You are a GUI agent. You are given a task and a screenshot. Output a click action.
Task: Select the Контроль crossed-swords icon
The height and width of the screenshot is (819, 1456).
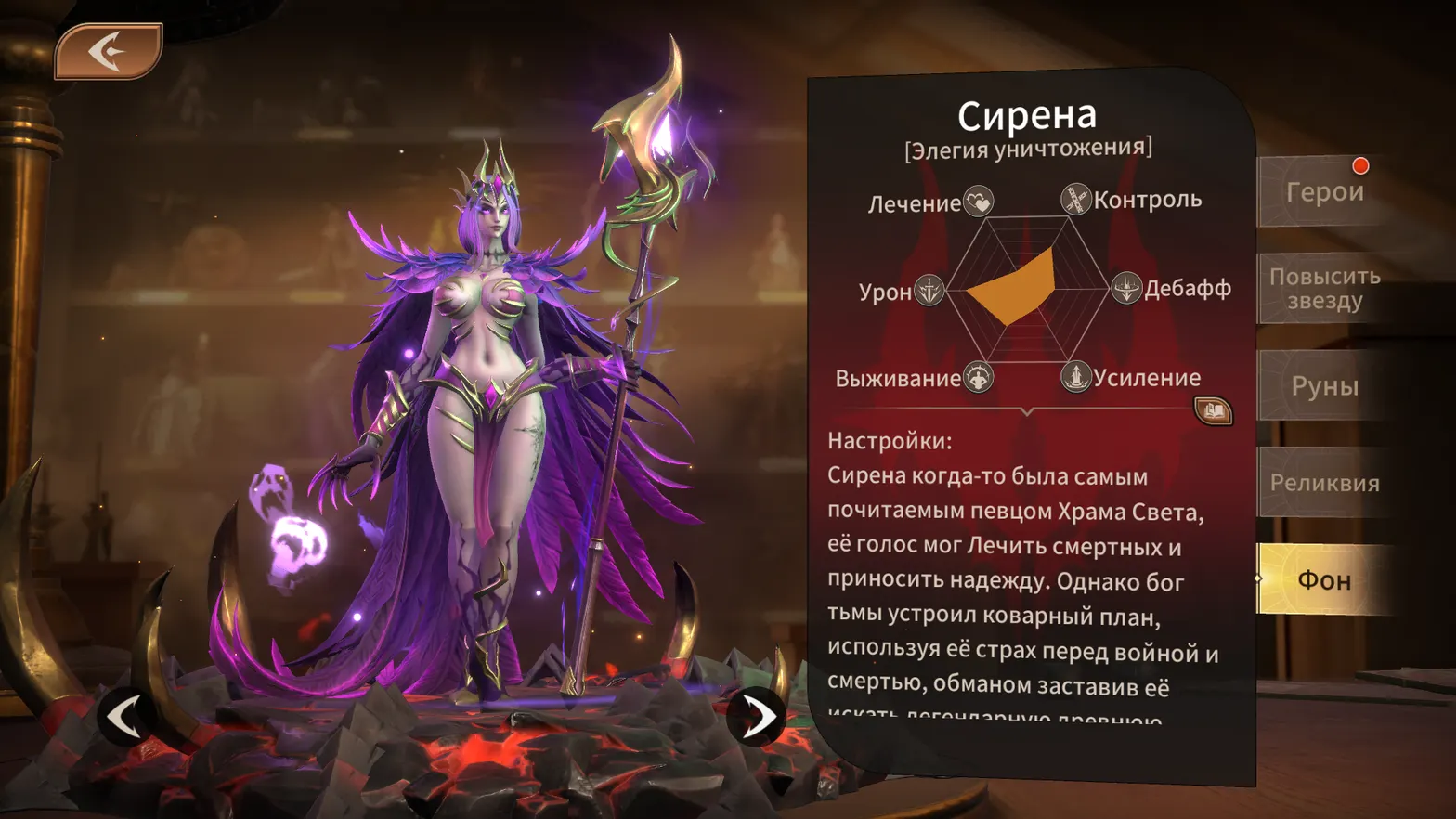(x=1074, y=197)
